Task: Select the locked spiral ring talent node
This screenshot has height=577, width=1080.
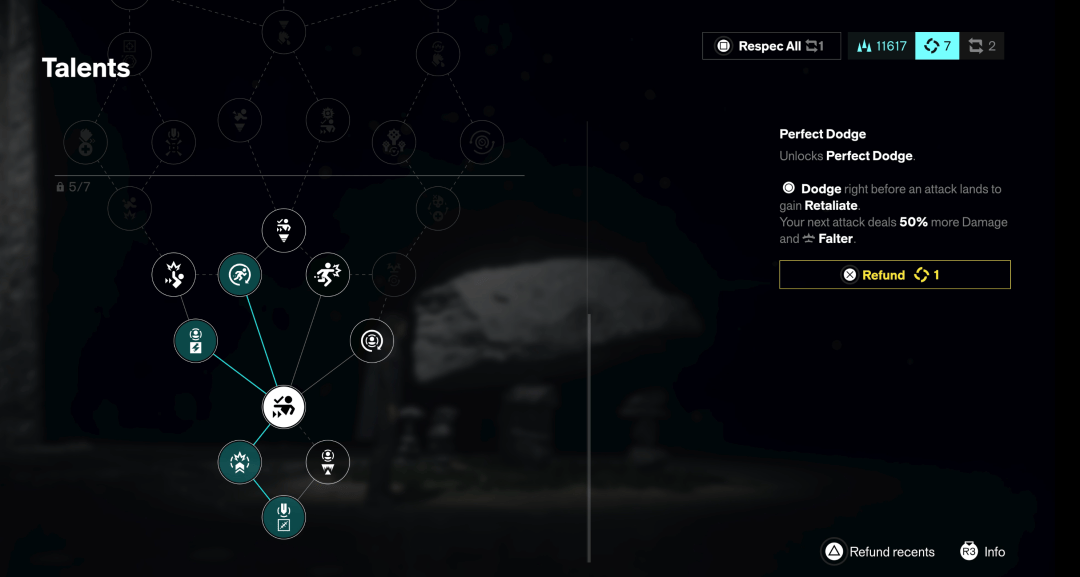Action: [x=481, y=143]
